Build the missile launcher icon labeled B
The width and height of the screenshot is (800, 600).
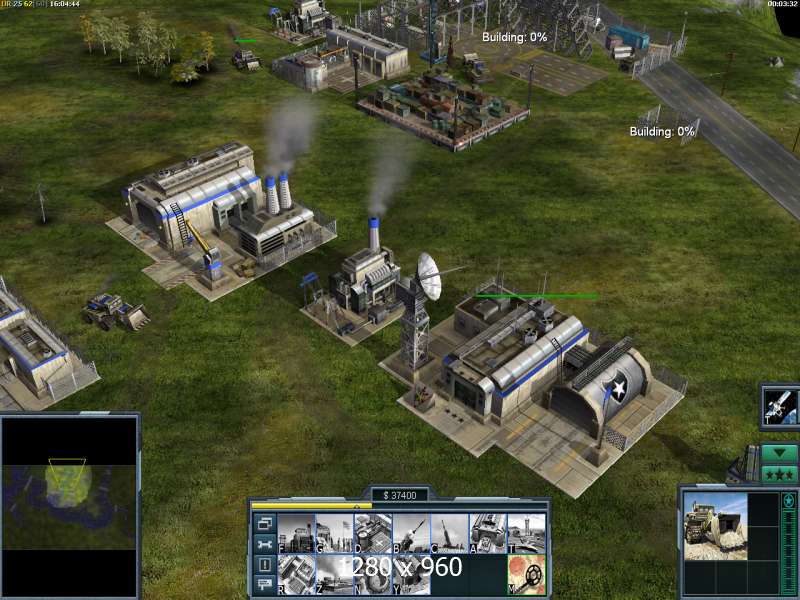tap(410, 533)
